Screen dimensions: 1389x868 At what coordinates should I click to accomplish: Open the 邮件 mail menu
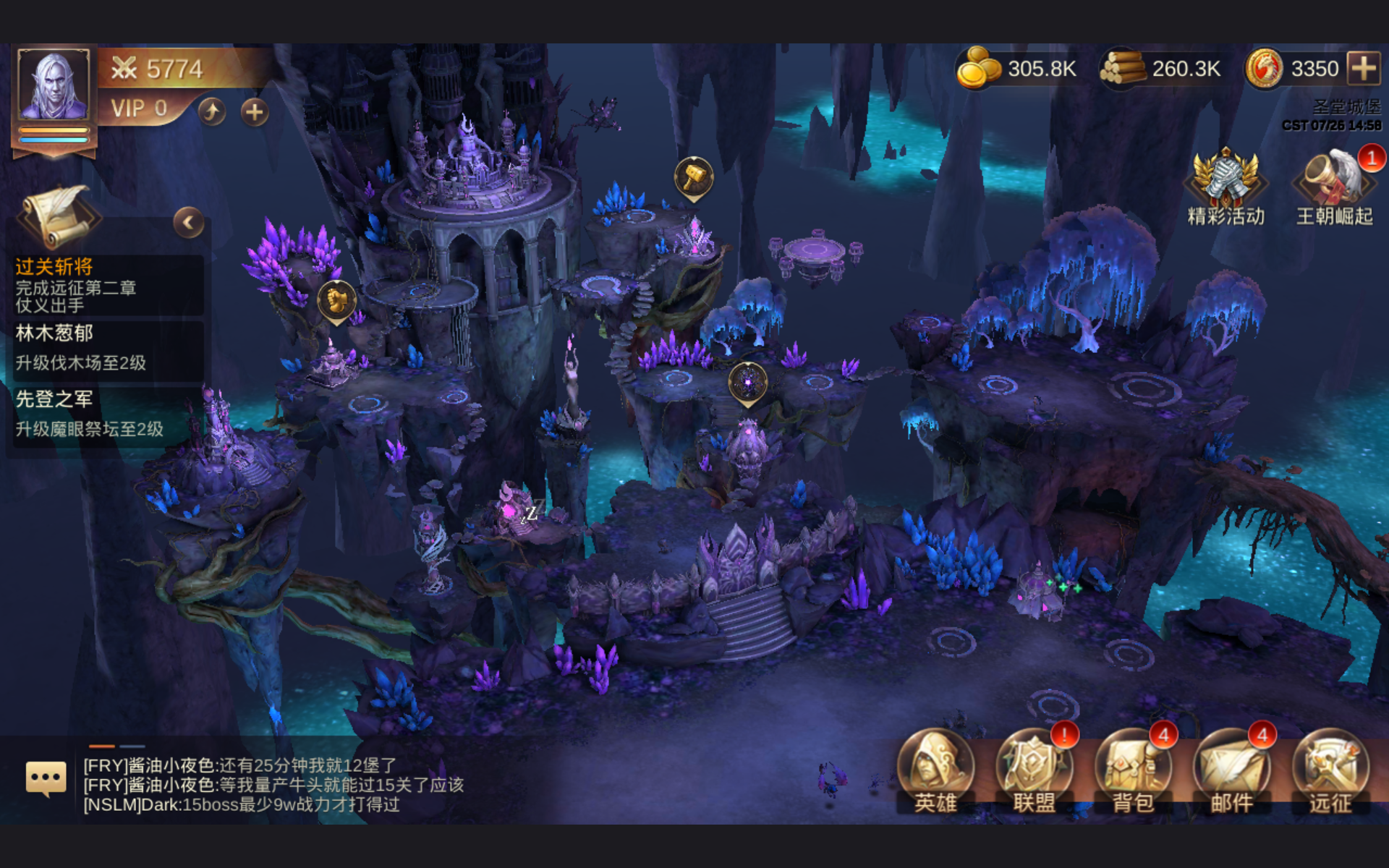[x=1231, y=772]
